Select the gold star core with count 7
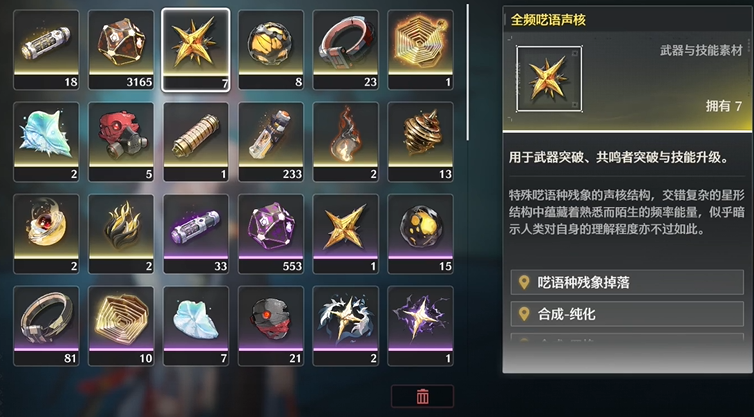754x417 pixels. pos(196,44)
